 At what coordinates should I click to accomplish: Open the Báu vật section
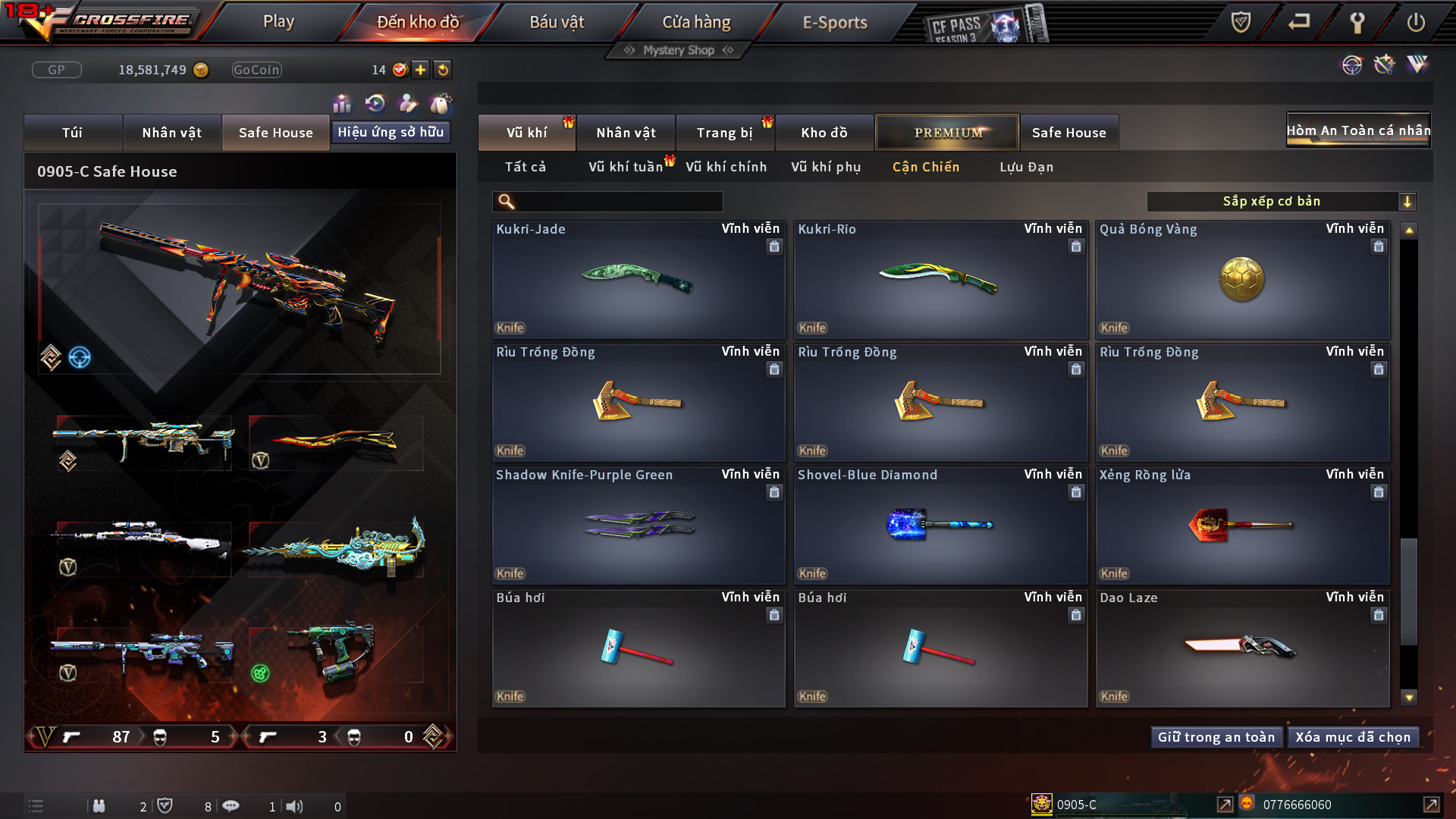click(x=557, y=23)
